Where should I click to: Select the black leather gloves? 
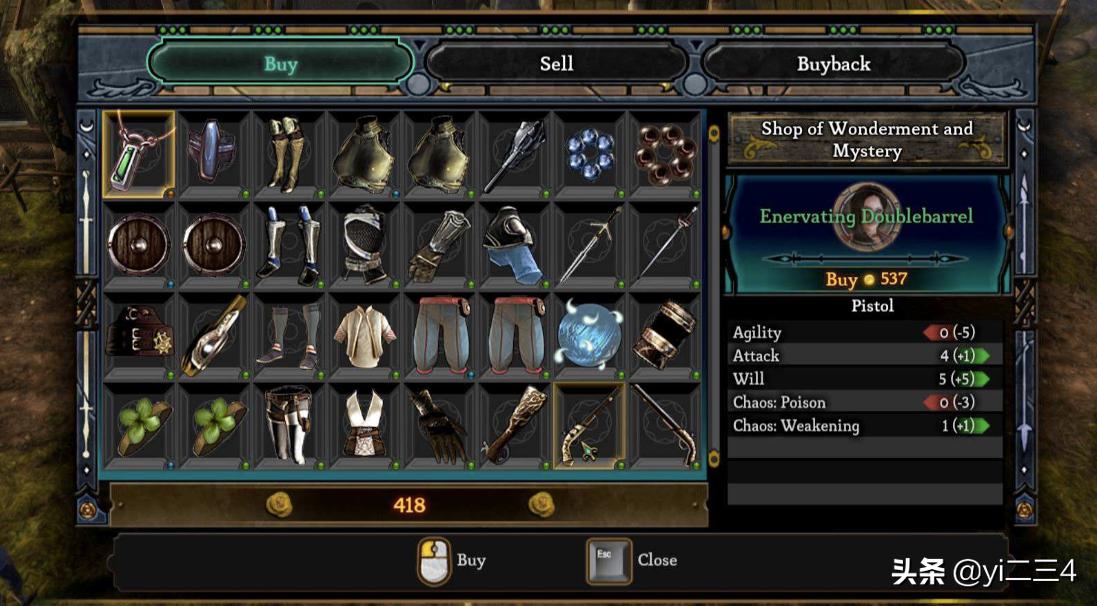tap(439, 424)
